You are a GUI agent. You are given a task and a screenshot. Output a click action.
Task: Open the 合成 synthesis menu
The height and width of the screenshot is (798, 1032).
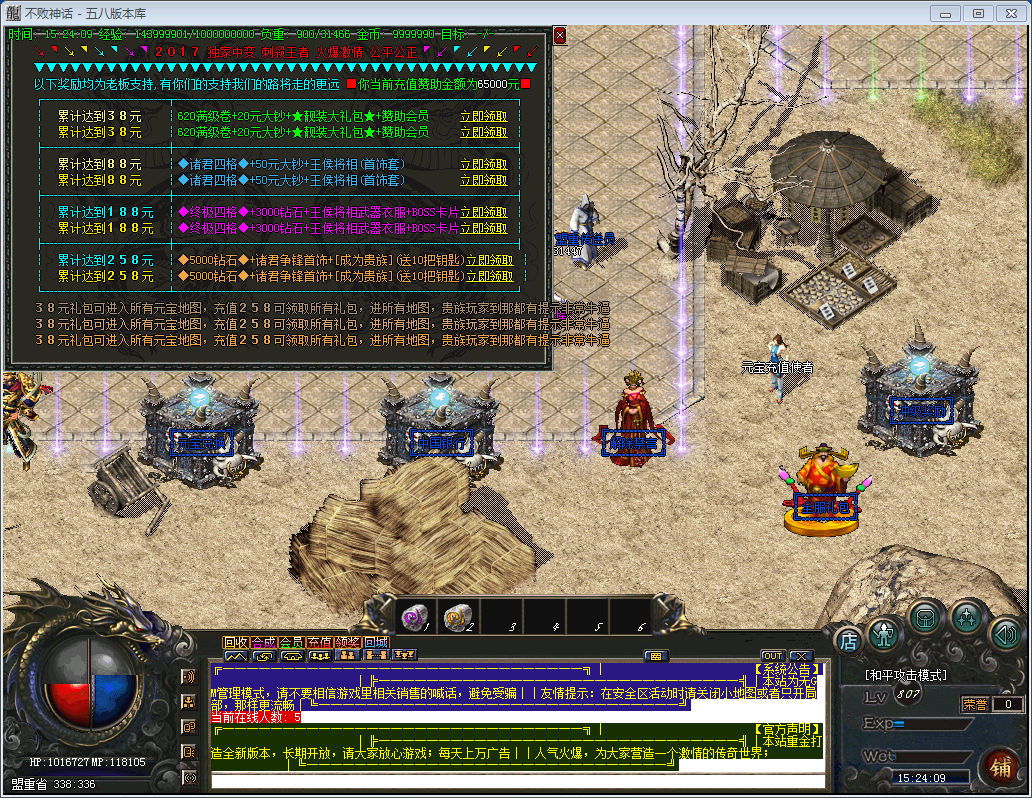click(263, 642)
